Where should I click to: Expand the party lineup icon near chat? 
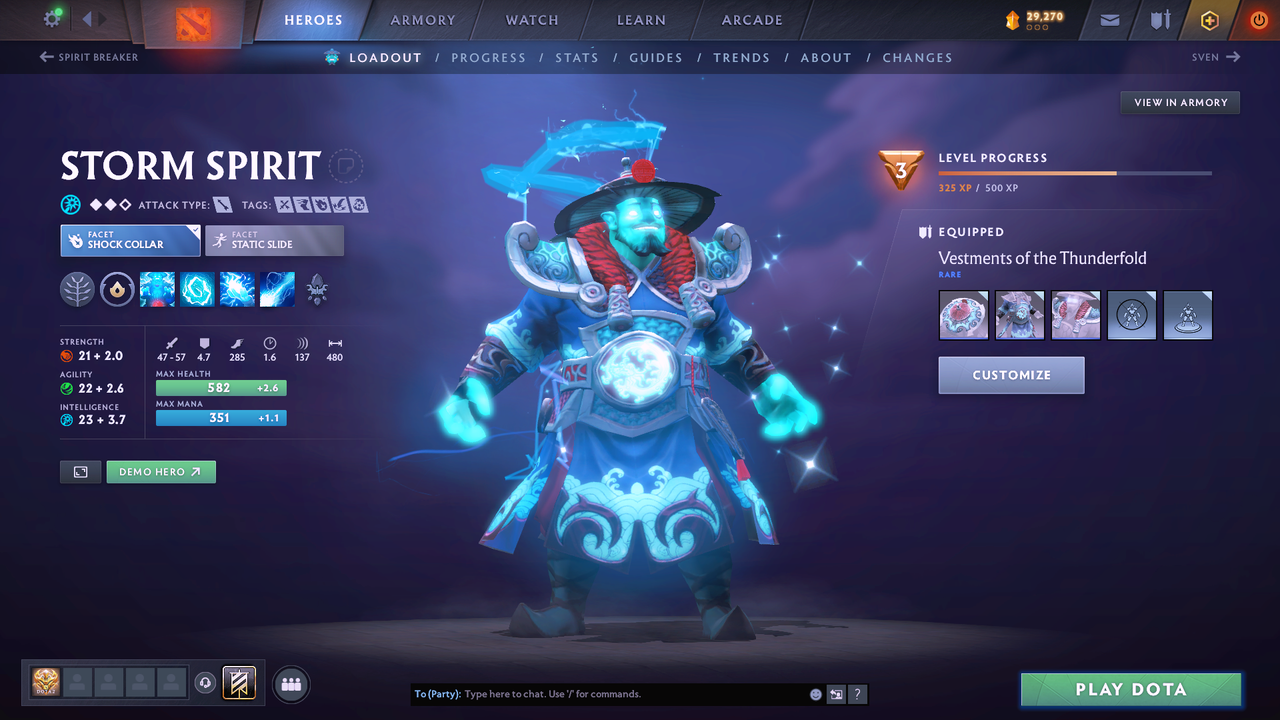click(x=289, y=683)
